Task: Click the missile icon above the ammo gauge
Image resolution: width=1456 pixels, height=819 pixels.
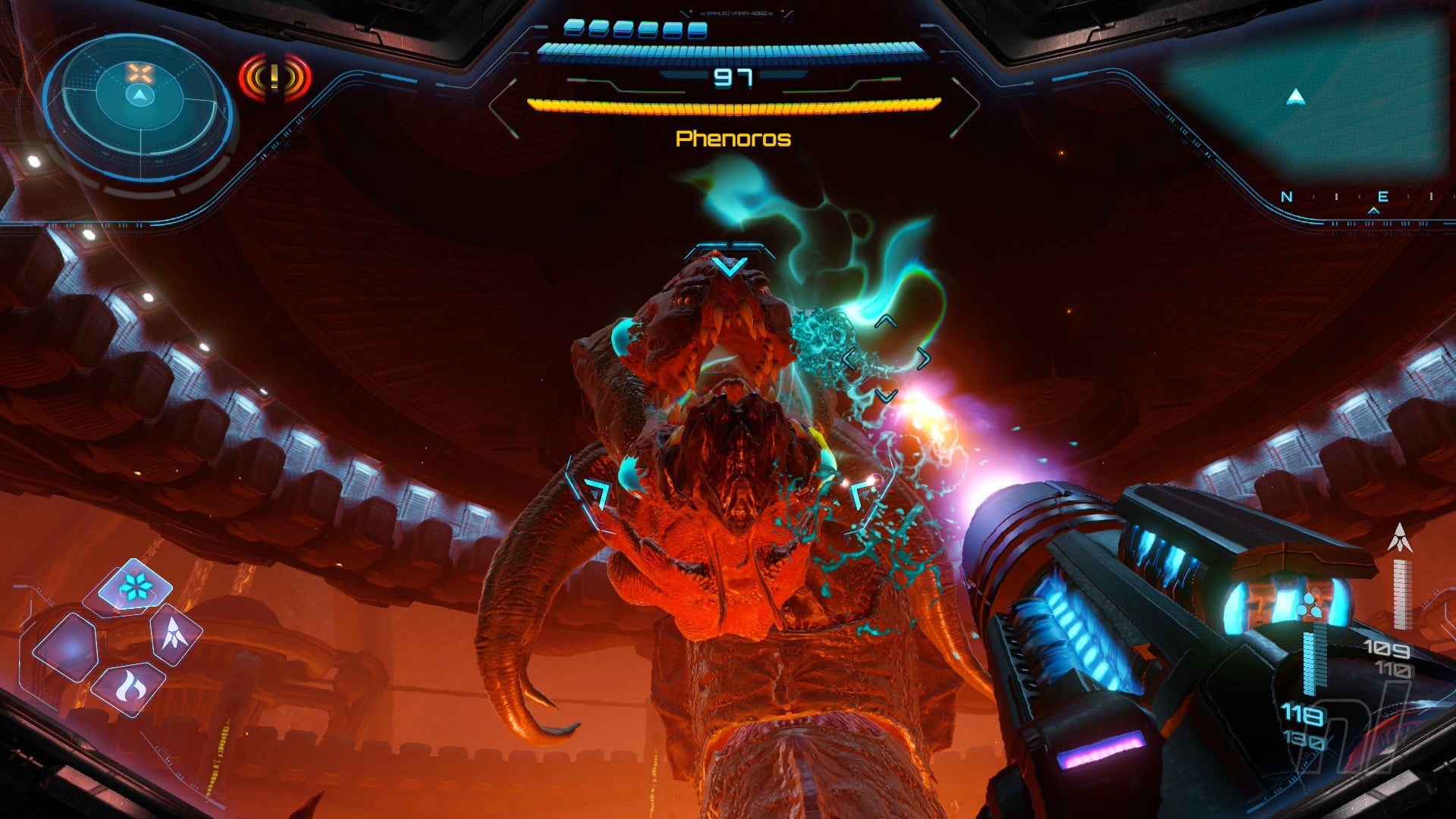Action: (x=1399, y=537)
